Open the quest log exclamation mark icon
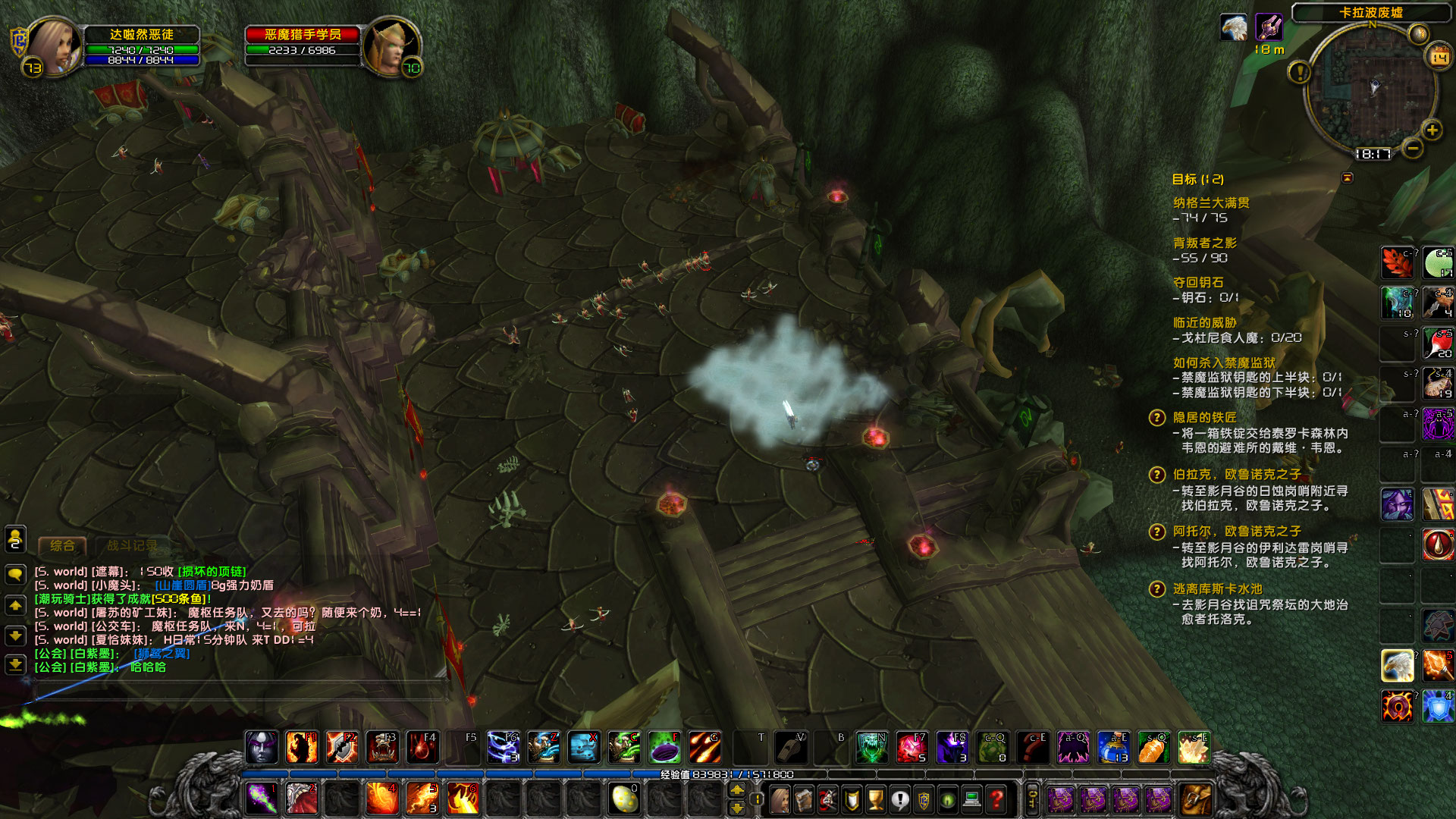The image size is (1456, 819). point(900,799)
